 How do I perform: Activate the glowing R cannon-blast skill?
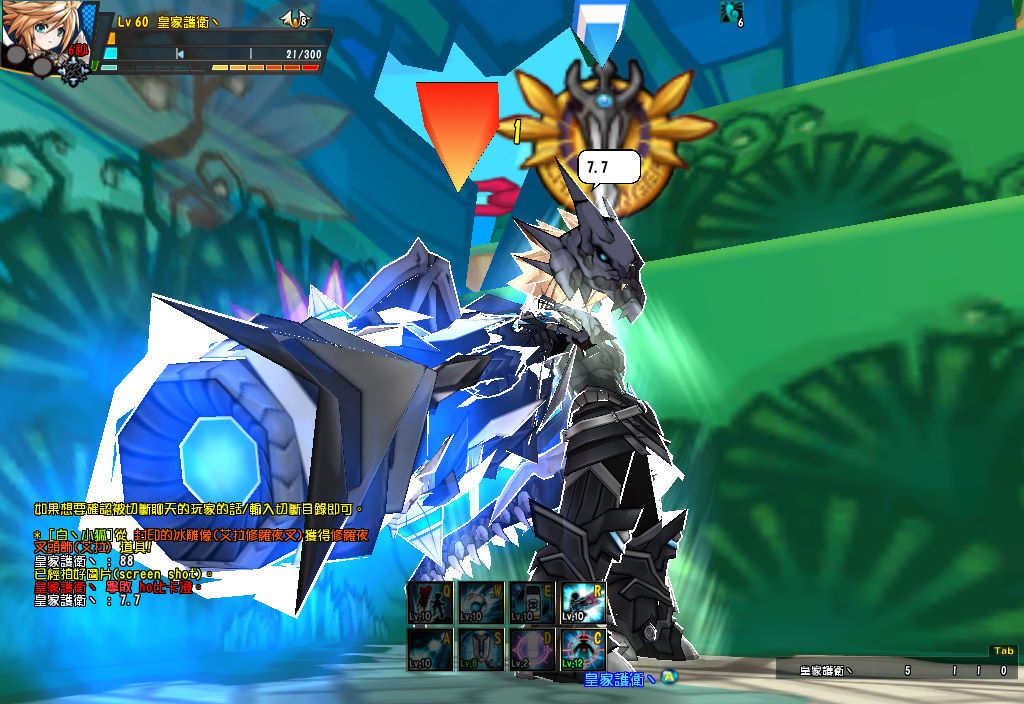click(584, 603)
